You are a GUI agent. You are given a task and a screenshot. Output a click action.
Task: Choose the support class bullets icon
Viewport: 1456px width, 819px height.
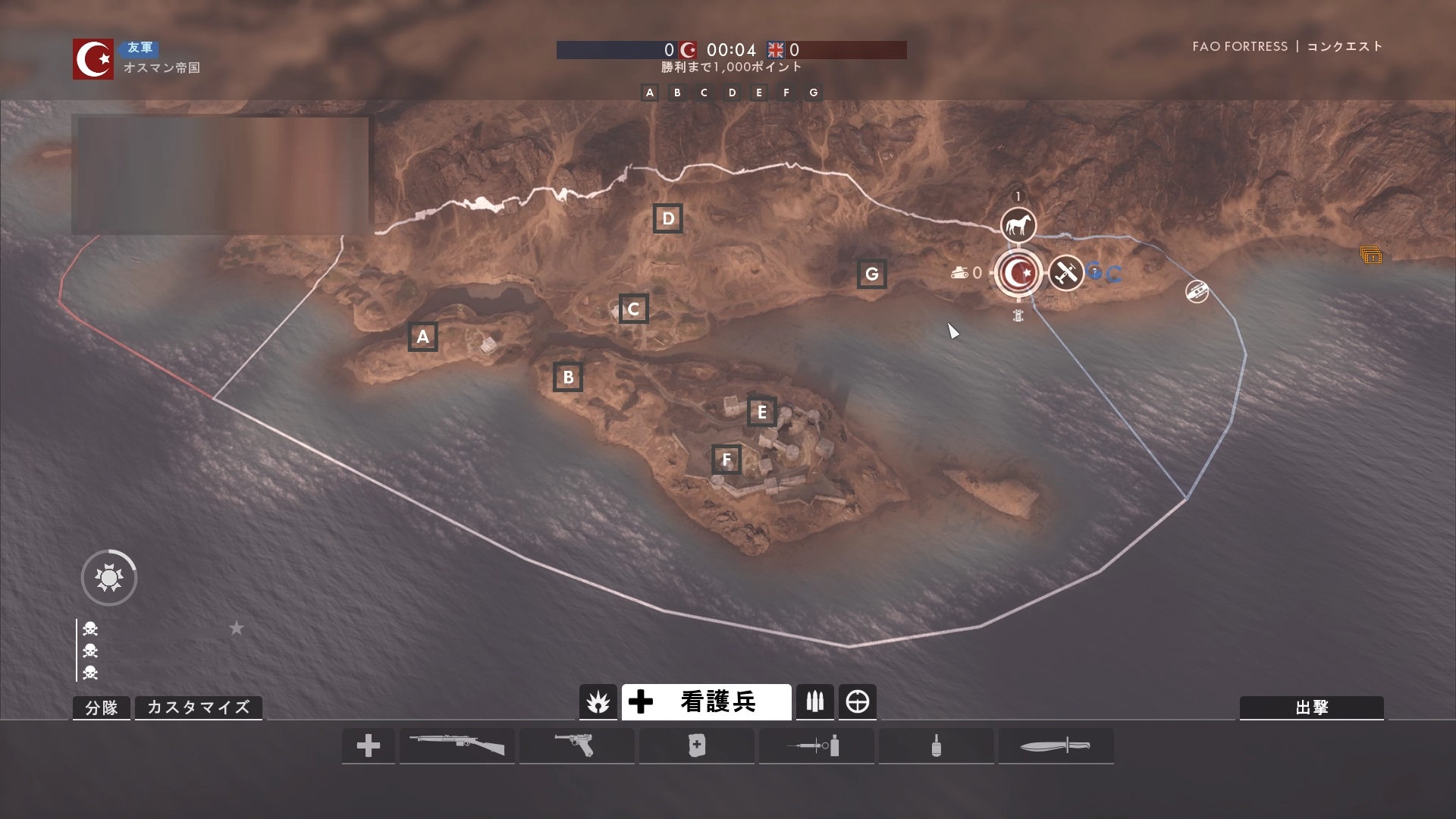pyautogui.click(x=814, y=701)
